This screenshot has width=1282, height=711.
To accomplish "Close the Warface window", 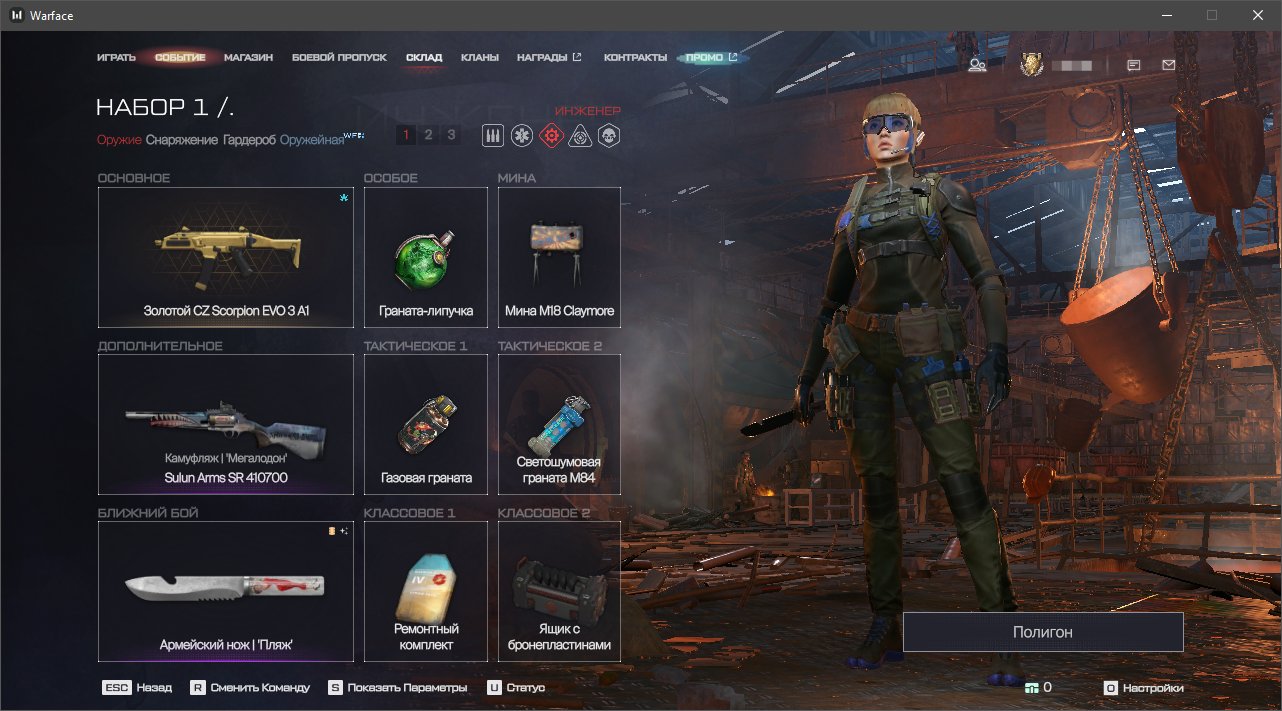I will pos(1257,15).
